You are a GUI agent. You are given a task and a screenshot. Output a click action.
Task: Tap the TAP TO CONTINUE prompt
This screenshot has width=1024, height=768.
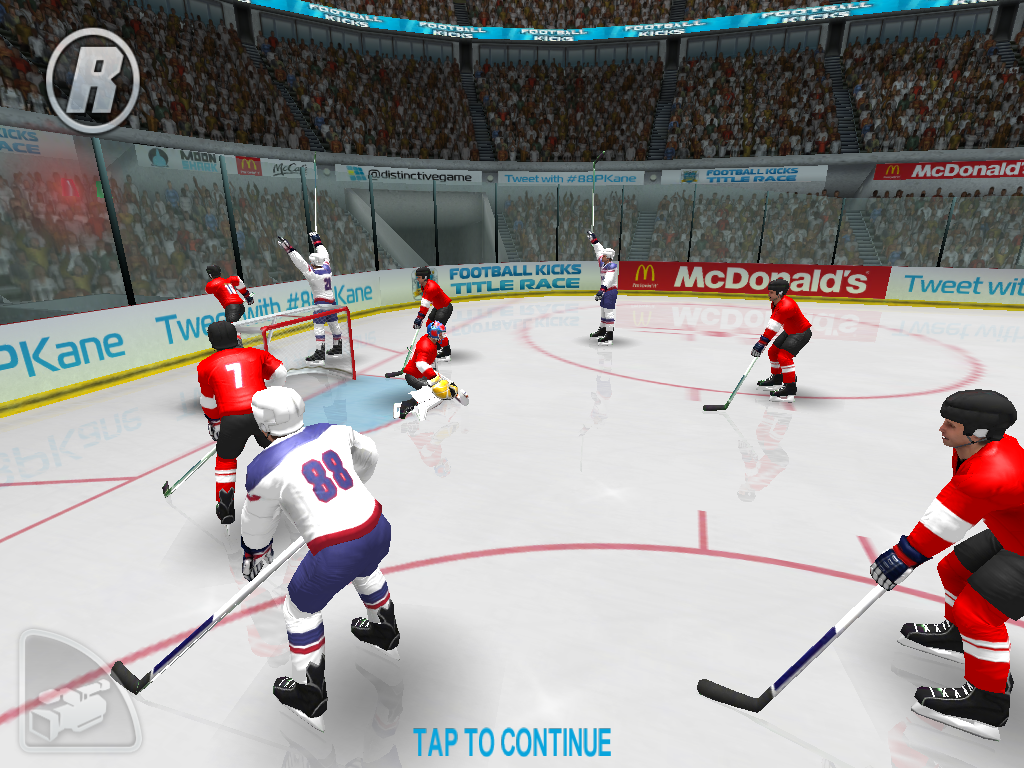pos(512,743)
